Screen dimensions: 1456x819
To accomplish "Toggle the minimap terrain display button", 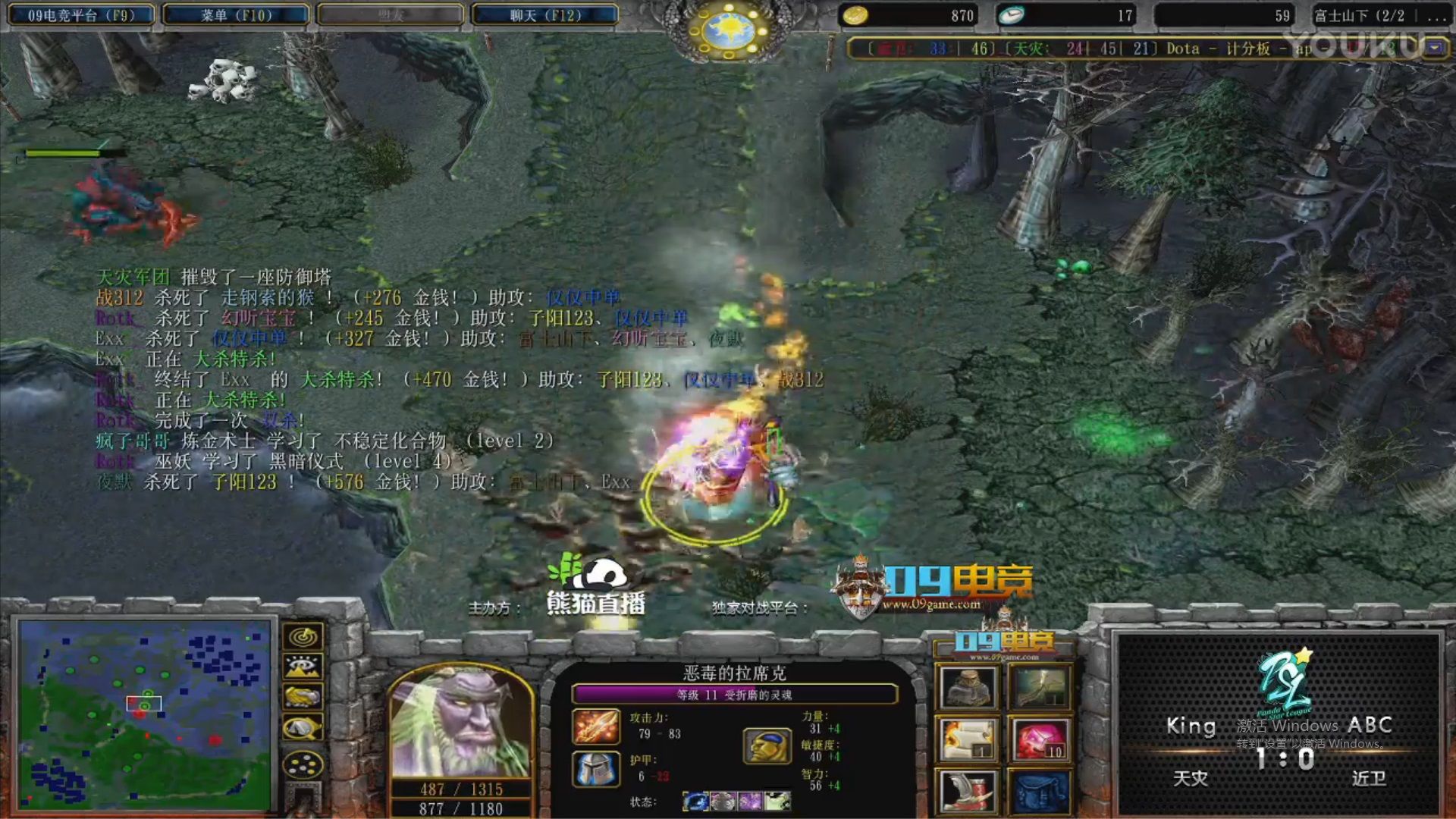I will click(303, 667).
